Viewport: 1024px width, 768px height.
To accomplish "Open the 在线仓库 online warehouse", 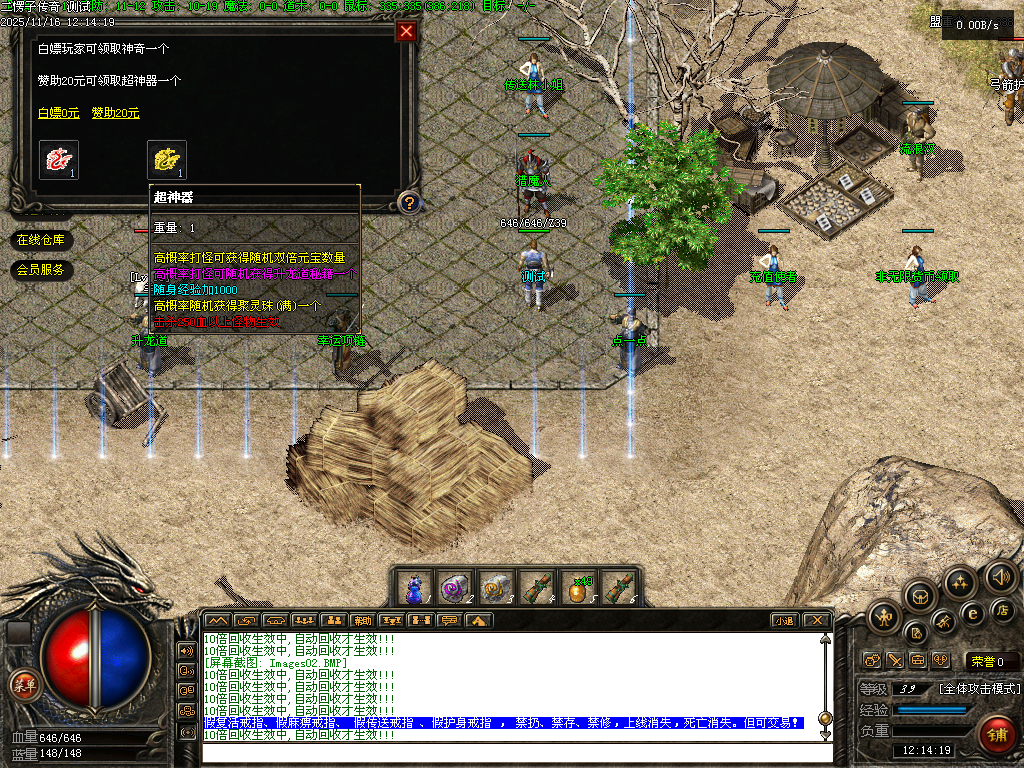I will pos(42,240).
